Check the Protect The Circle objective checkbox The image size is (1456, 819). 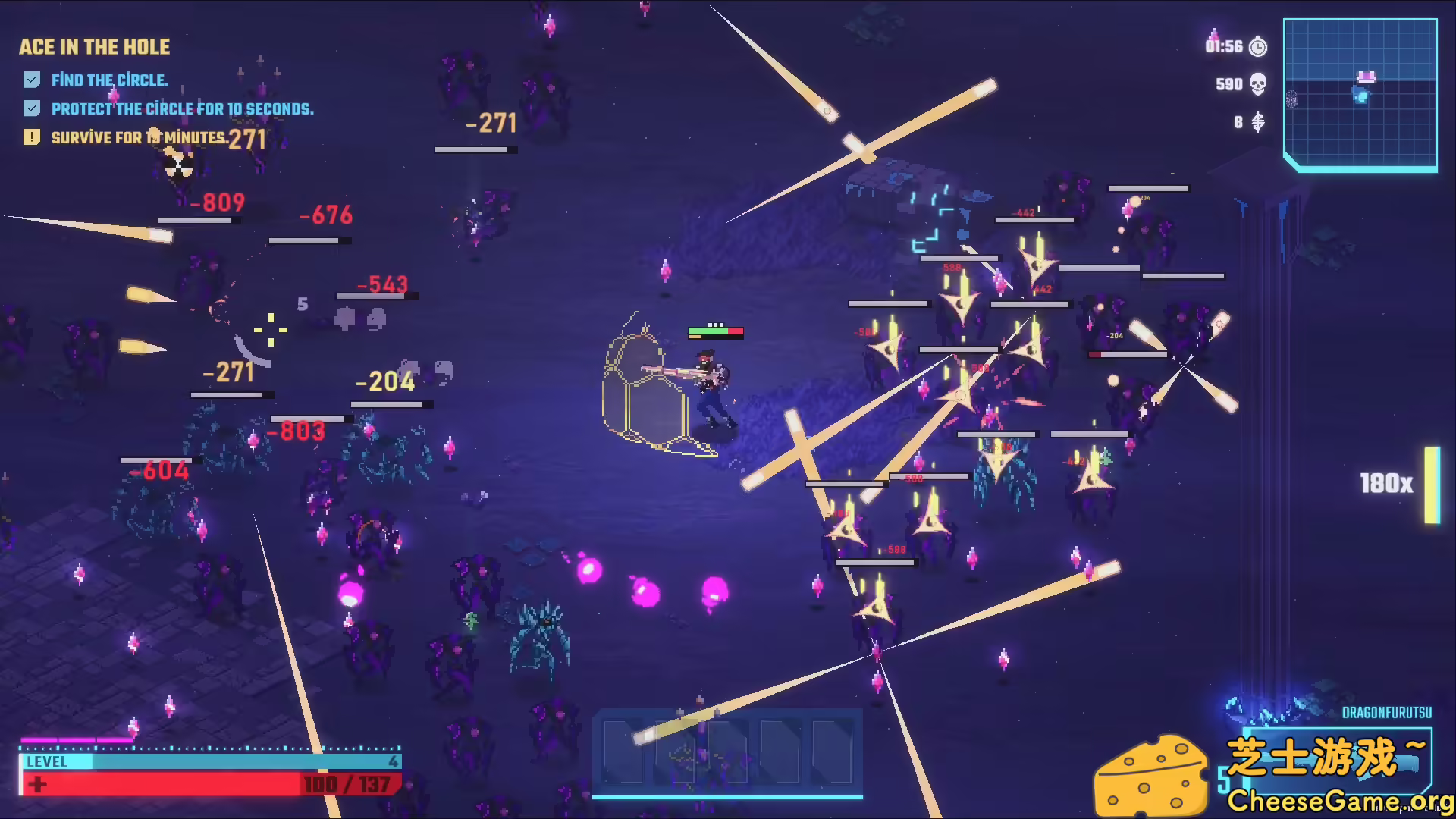[x=31, y=108]
